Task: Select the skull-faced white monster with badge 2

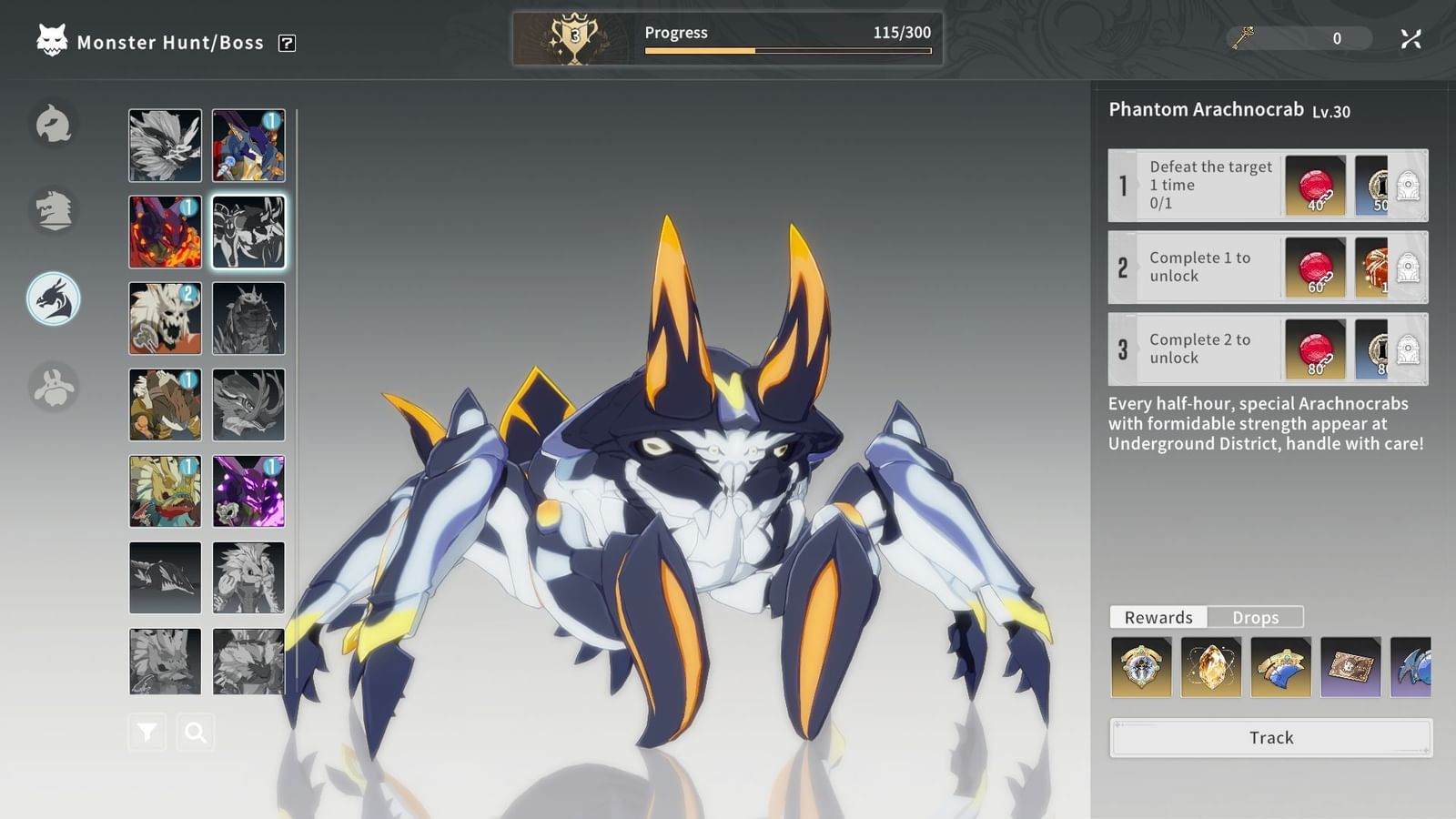Action: (165, 318)
